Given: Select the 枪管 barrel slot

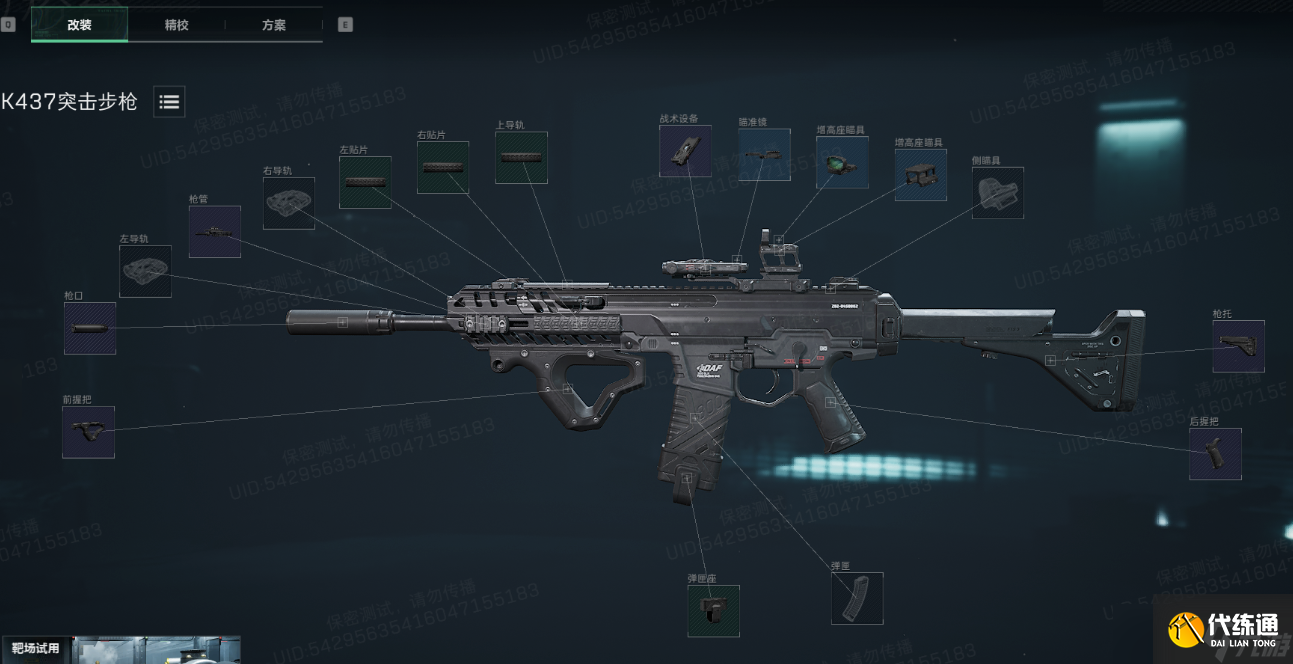Looking at the screenshot, I should point(215,232).
